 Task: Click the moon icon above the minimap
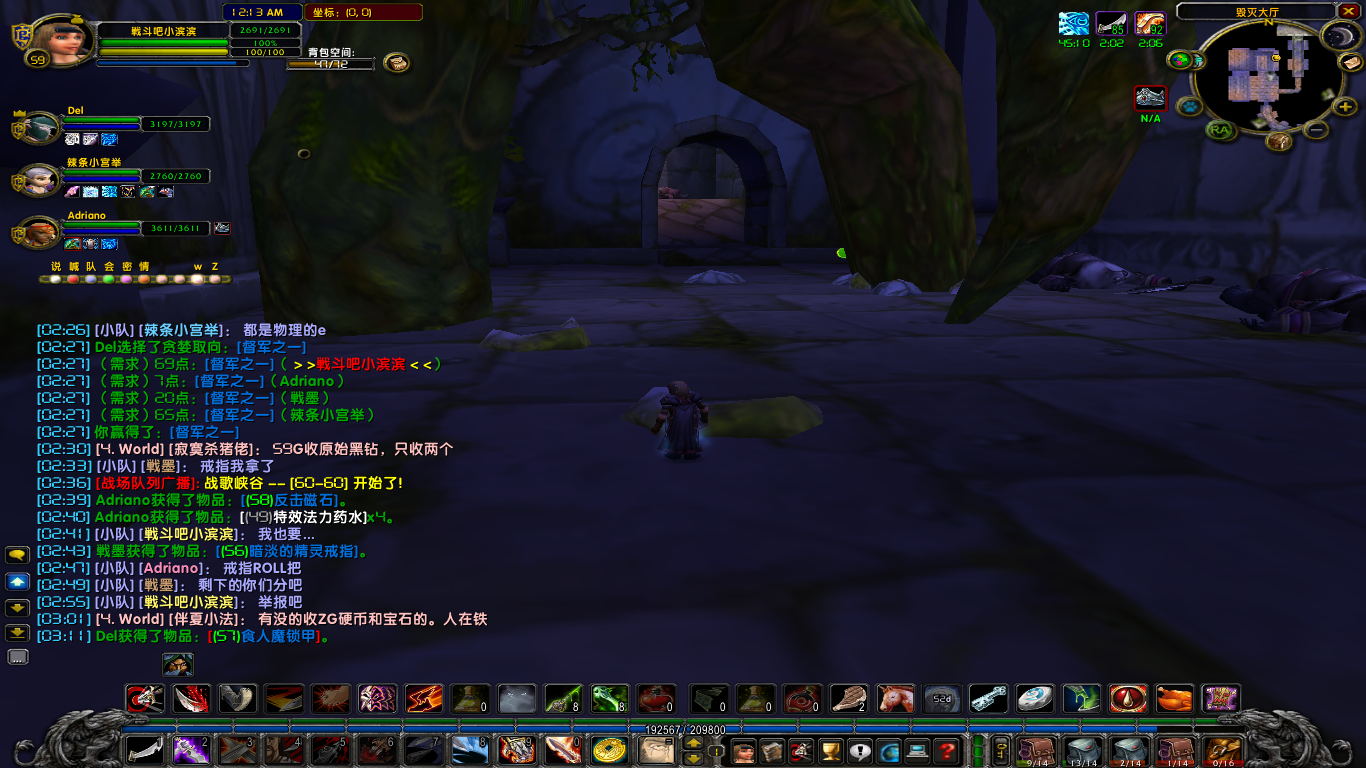pyautogui.click(x=1340, y=36)
